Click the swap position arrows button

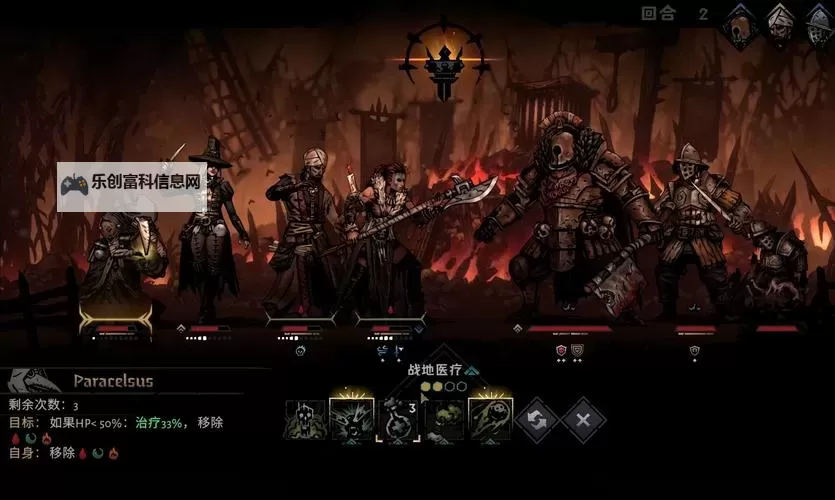(x=537, y=419)
